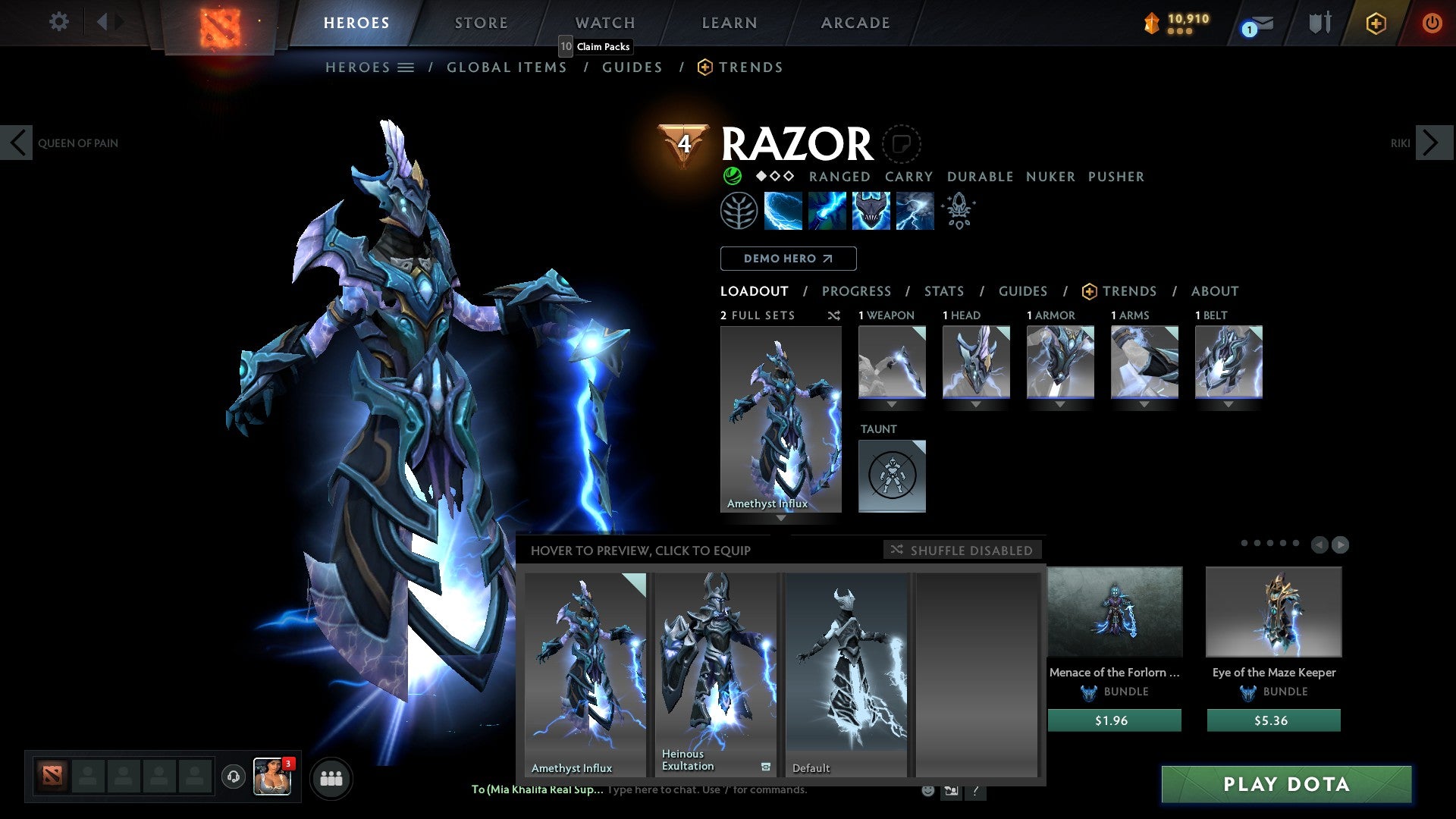Open the settings gear icon

tap(59, 23)
